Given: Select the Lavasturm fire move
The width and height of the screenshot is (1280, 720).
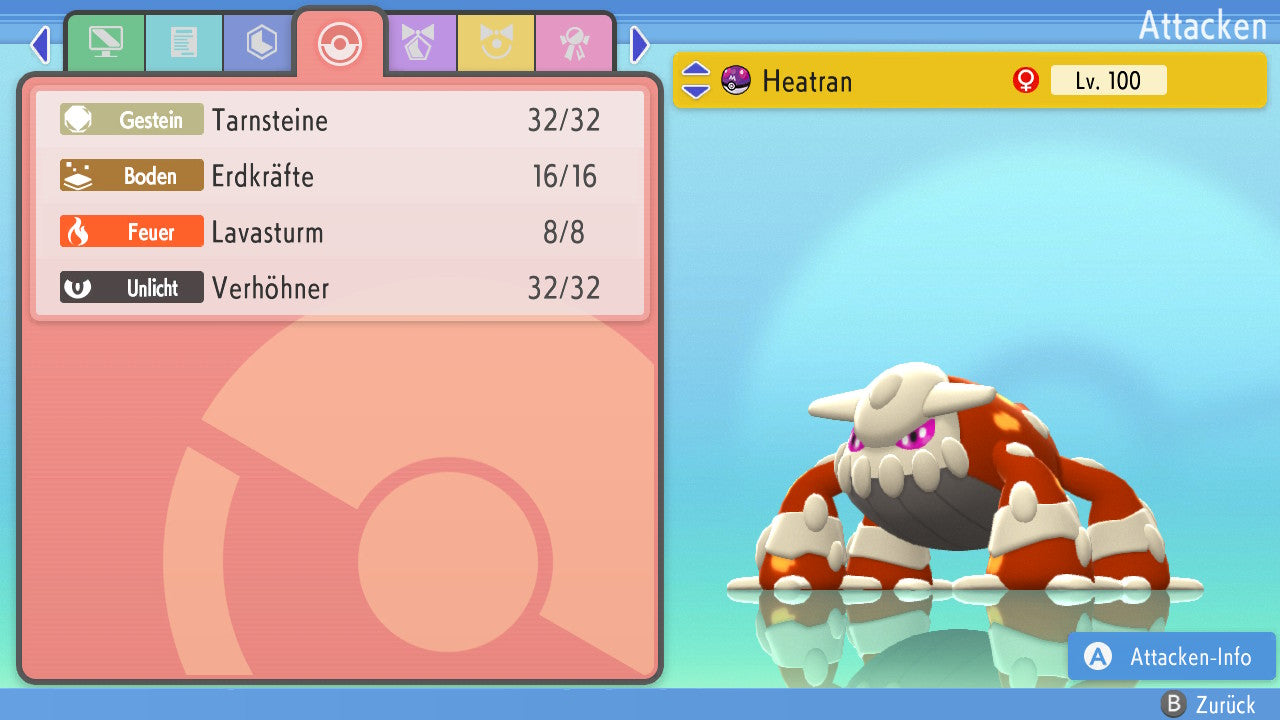Looking at the screenshot, I should (340, 233).
